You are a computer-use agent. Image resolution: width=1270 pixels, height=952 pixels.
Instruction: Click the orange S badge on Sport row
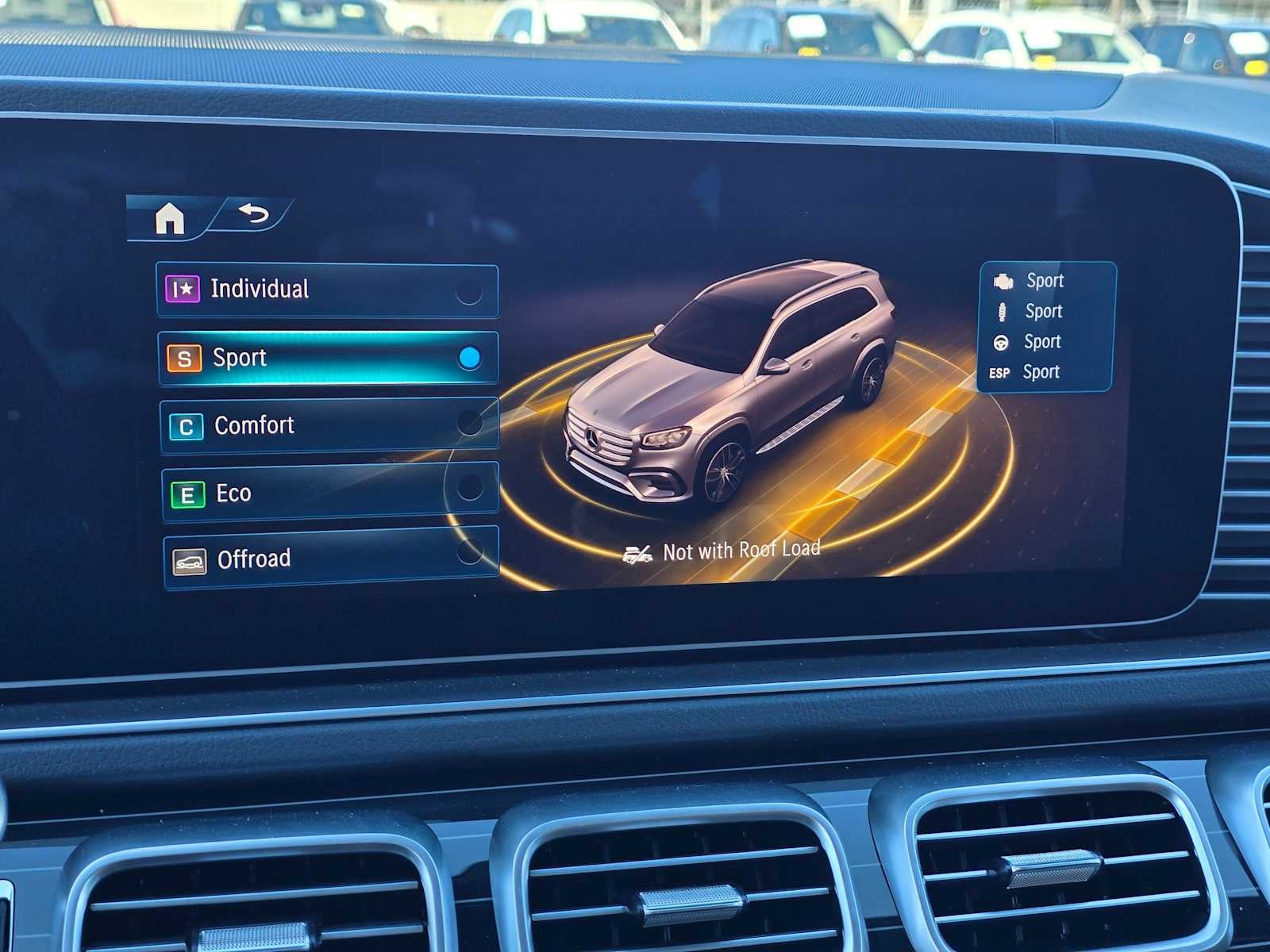pos(184,358)
